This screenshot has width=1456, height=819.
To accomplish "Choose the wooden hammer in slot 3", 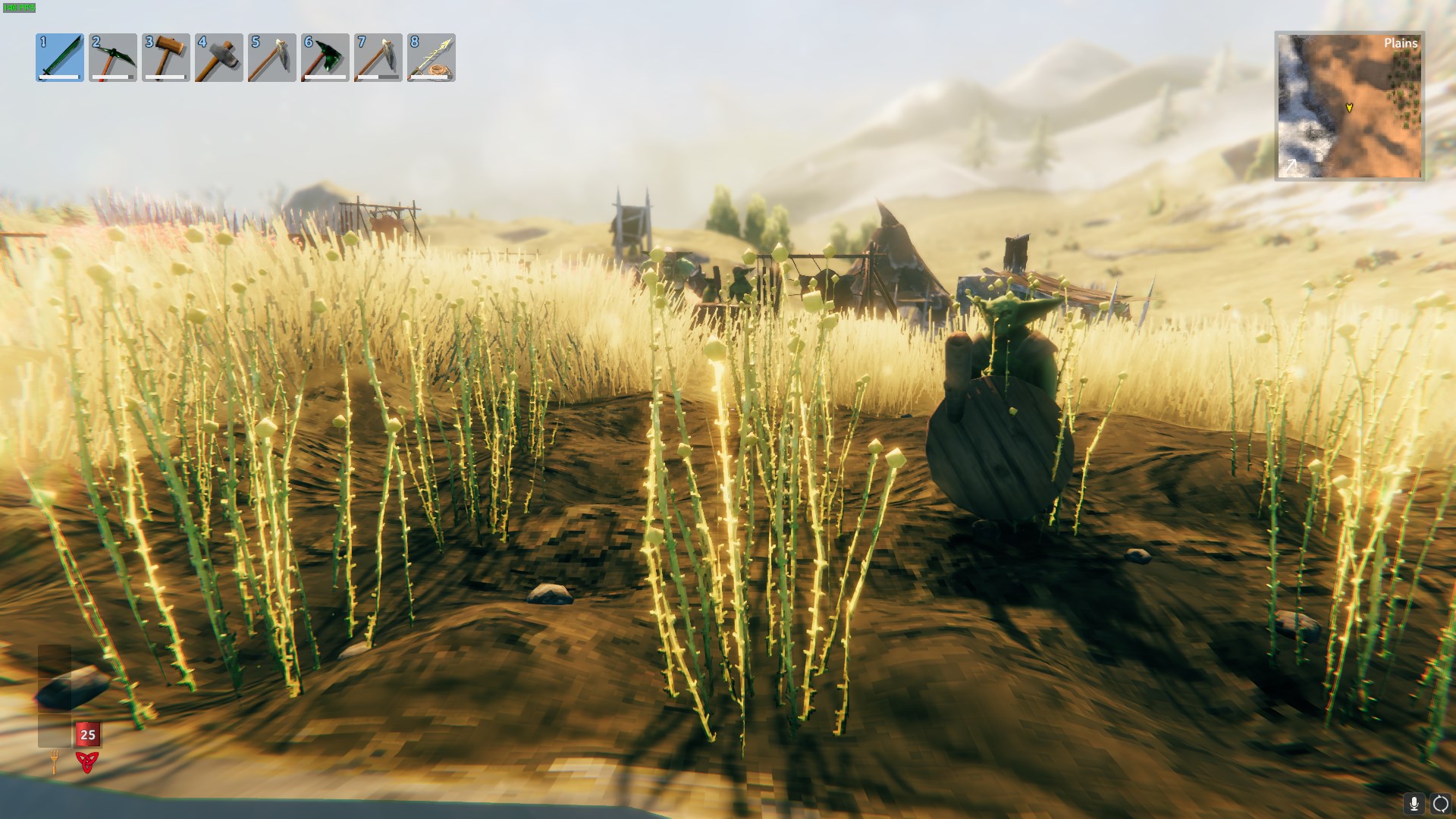I will (x=166, y=58).
